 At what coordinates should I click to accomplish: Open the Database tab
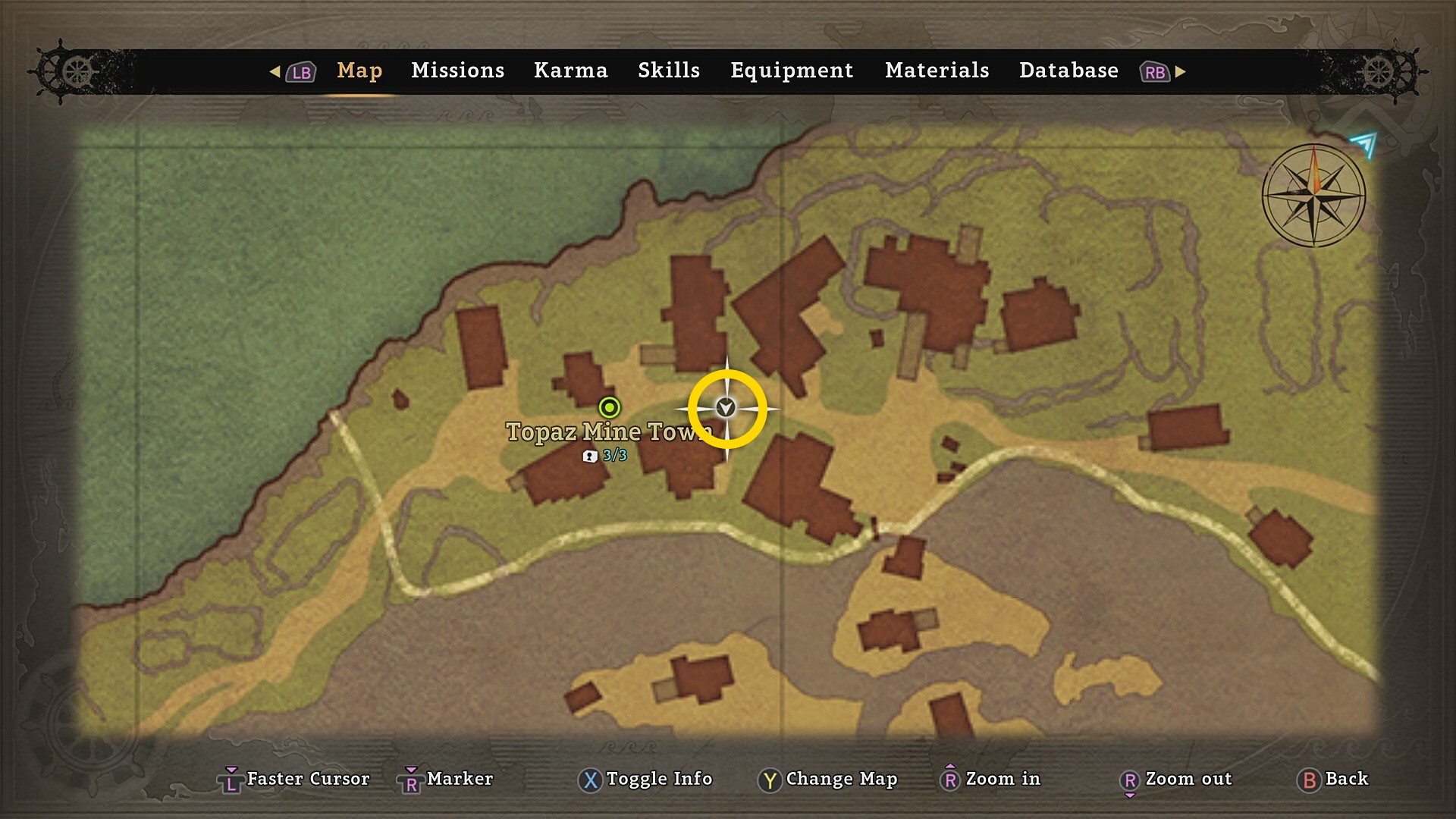click(1068, 71)
